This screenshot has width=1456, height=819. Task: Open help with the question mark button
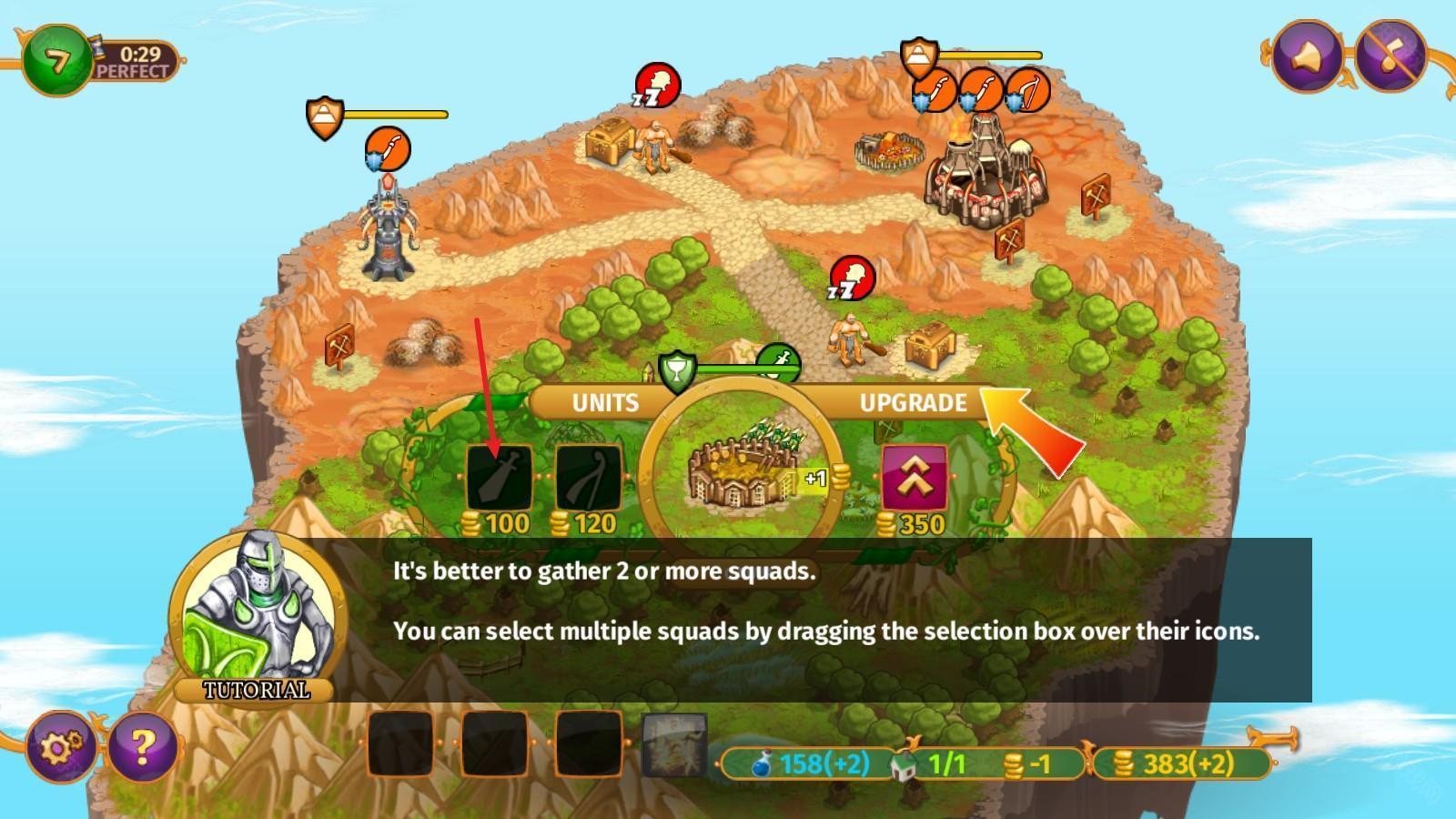[x=142, y=746]
